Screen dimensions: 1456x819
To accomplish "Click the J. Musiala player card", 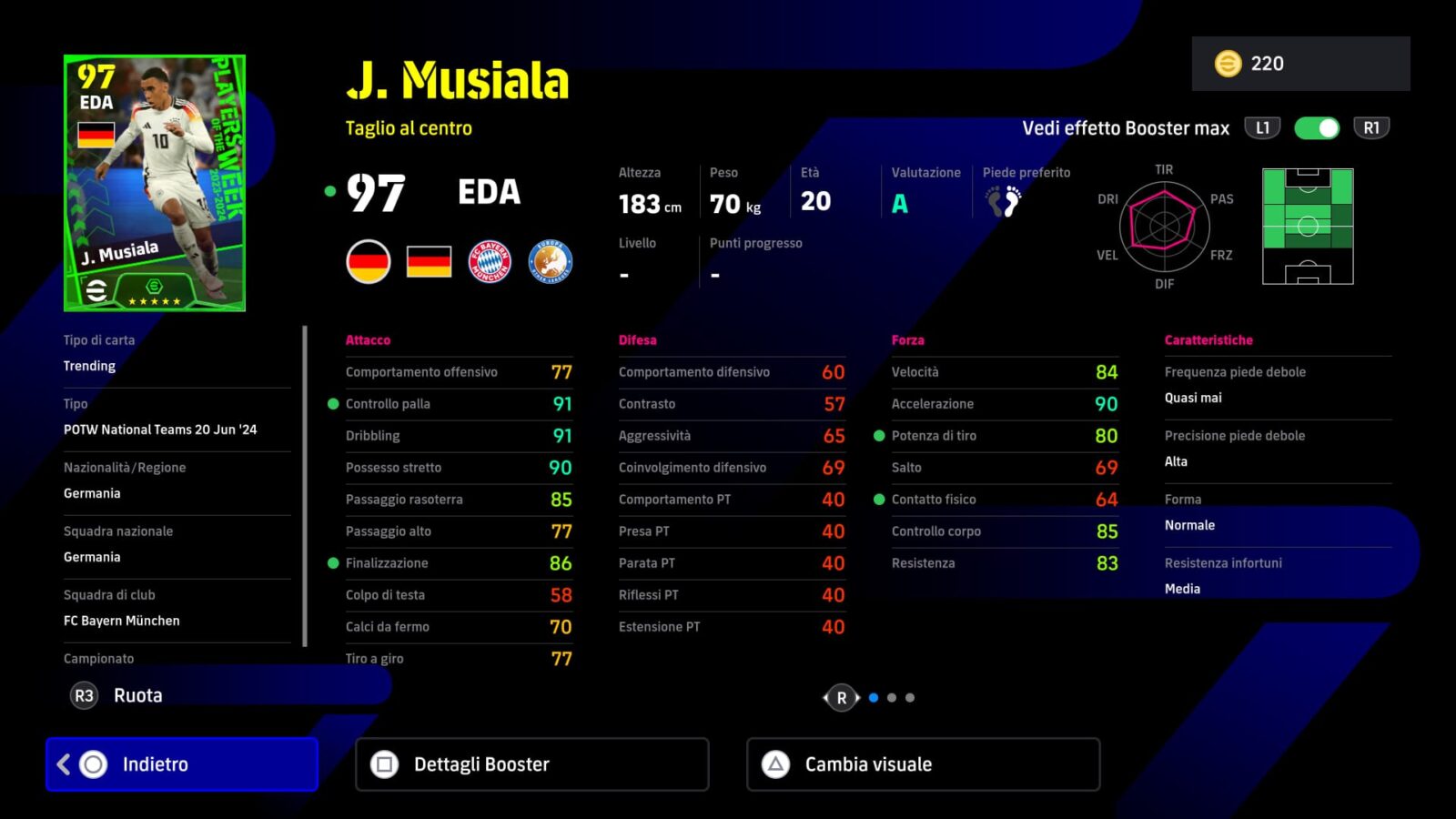I will click(155, 183).
